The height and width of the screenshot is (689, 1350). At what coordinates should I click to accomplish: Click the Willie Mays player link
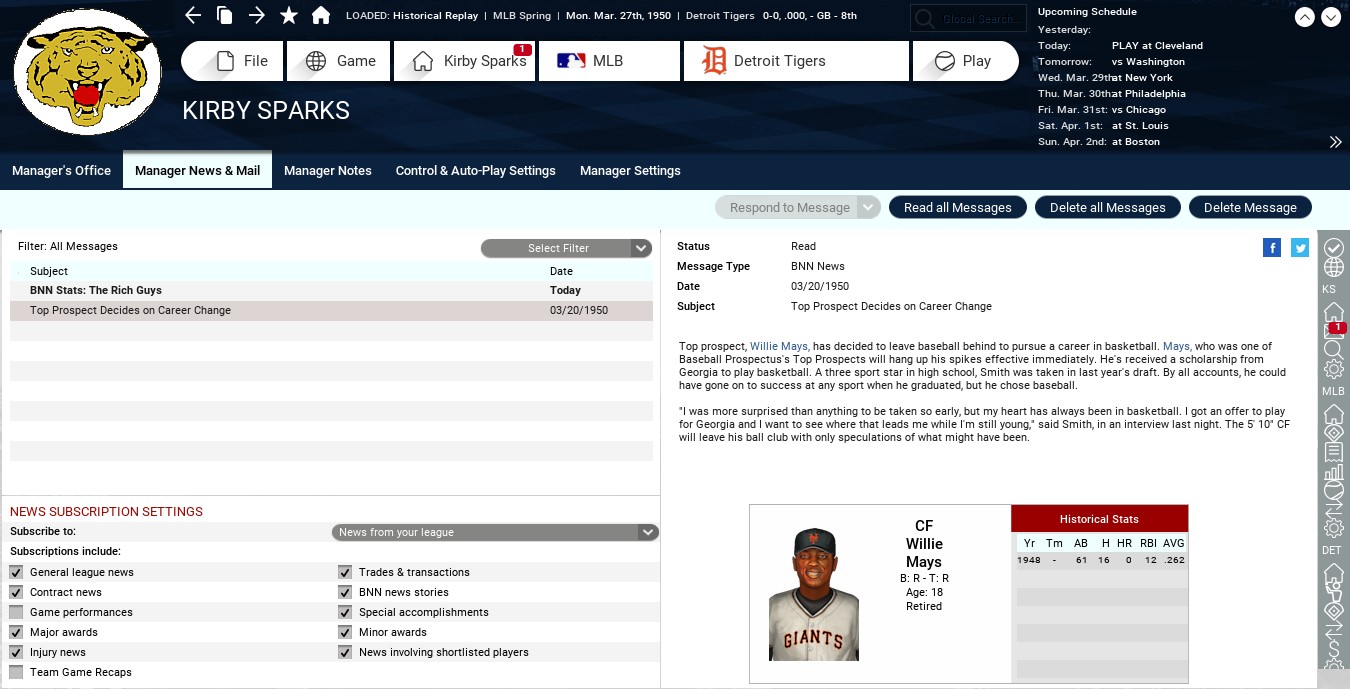click(778, 347)
